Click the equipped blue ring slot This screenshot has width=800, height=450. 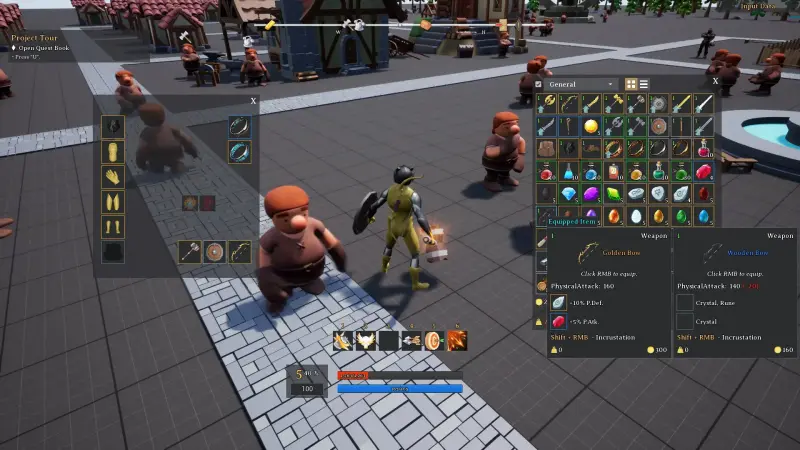coord(240,151)
